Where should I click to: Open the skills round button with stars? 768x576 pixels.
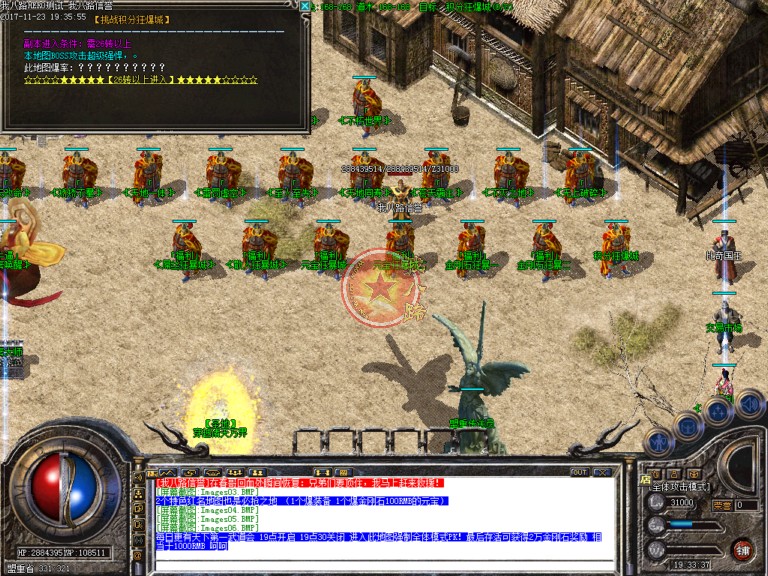tap(718, 412)
